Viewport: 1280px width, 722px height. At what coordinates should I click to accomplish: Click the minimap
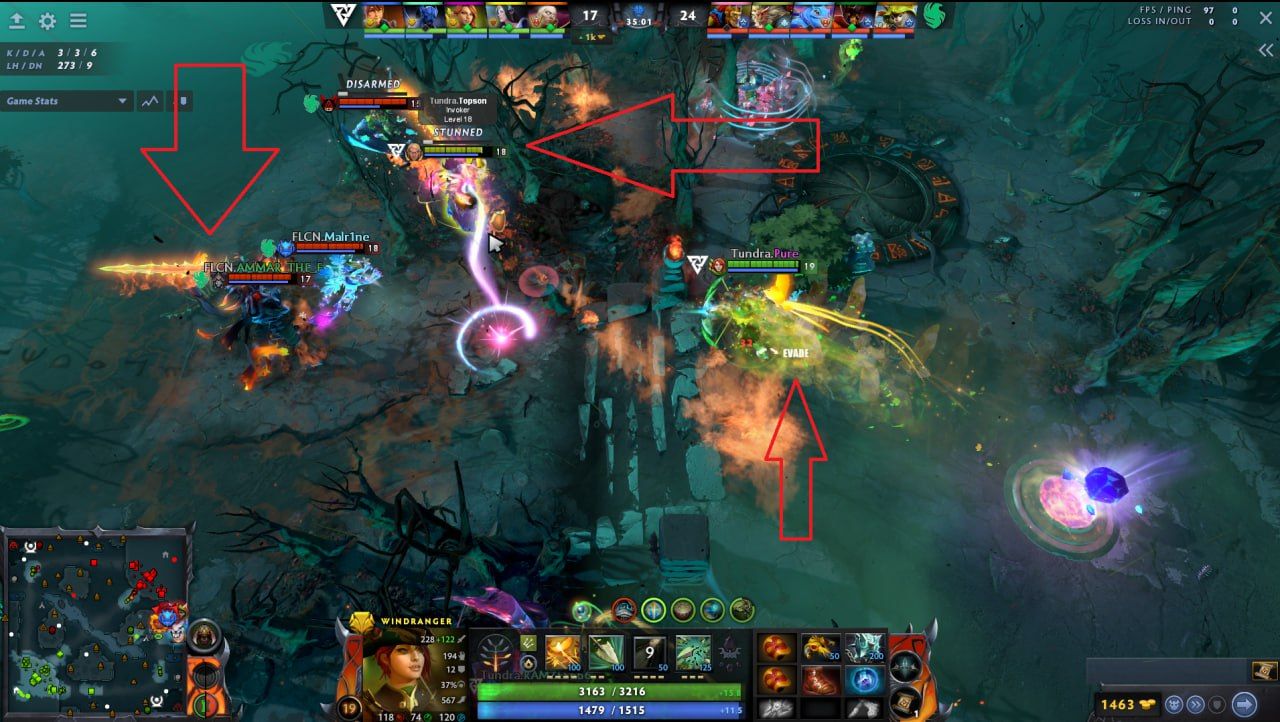(95, 620)
